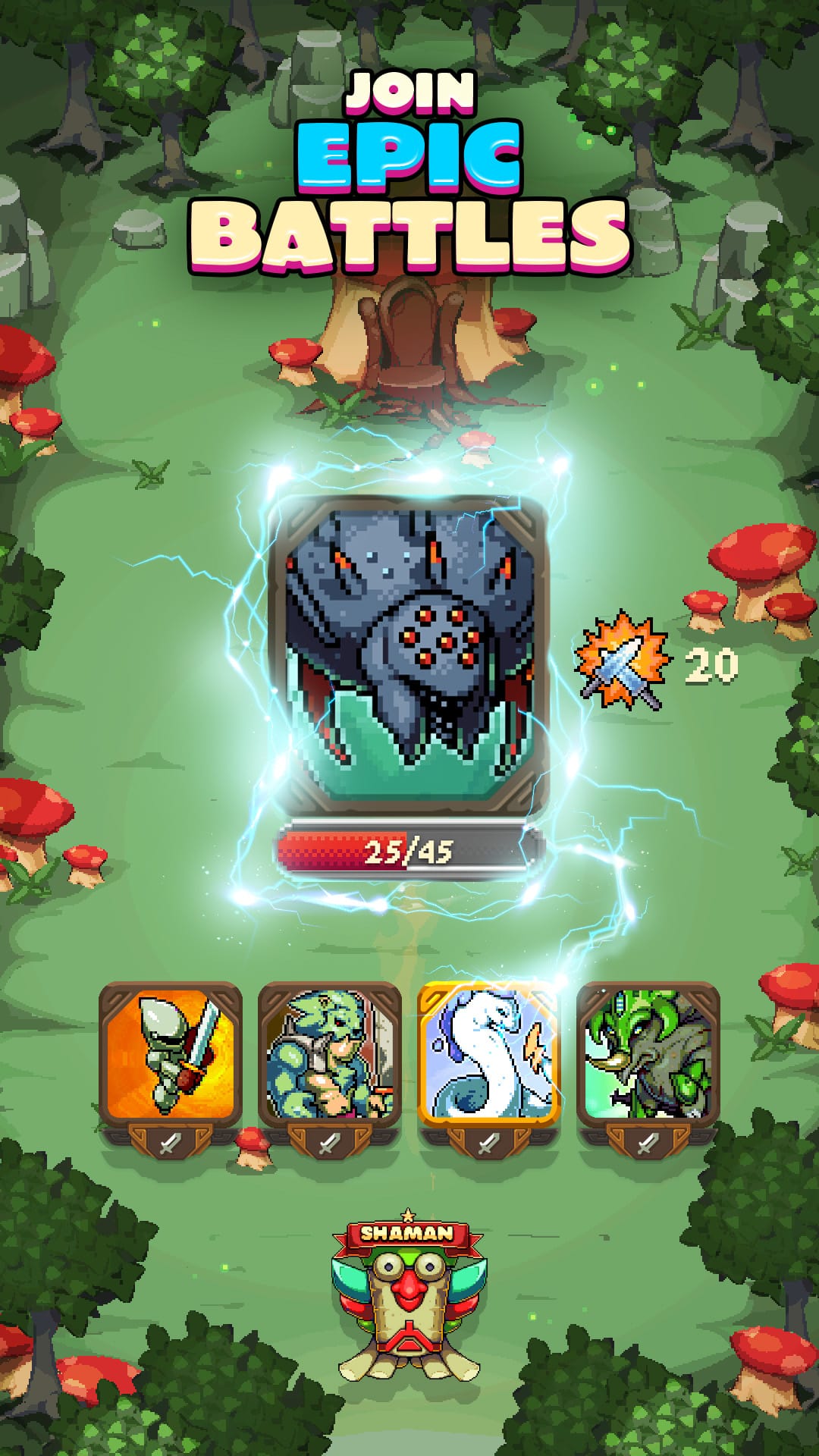Pick the white serpent dragon card
819x1456 pixels.
[489, 1054]
